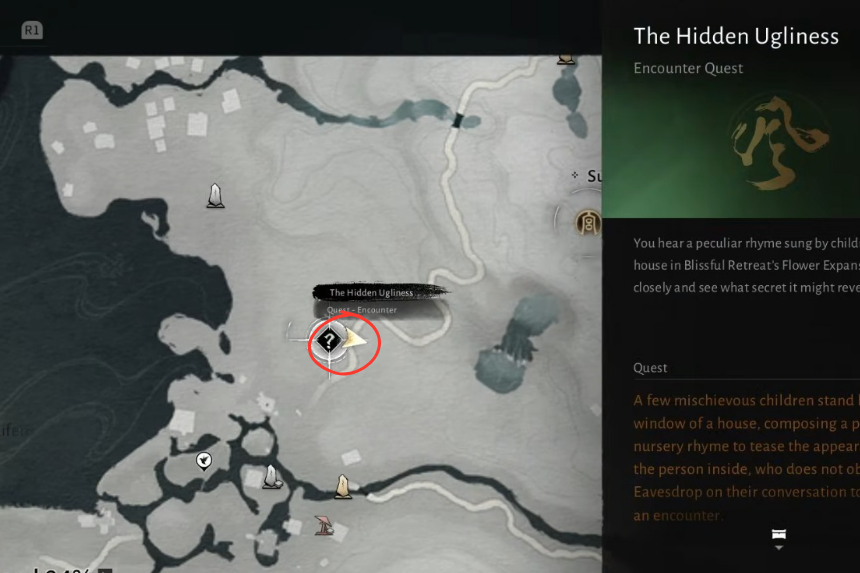The image size is (860, 573).
Task: Open the gold circular gate location icon
Action: [588, 222]
